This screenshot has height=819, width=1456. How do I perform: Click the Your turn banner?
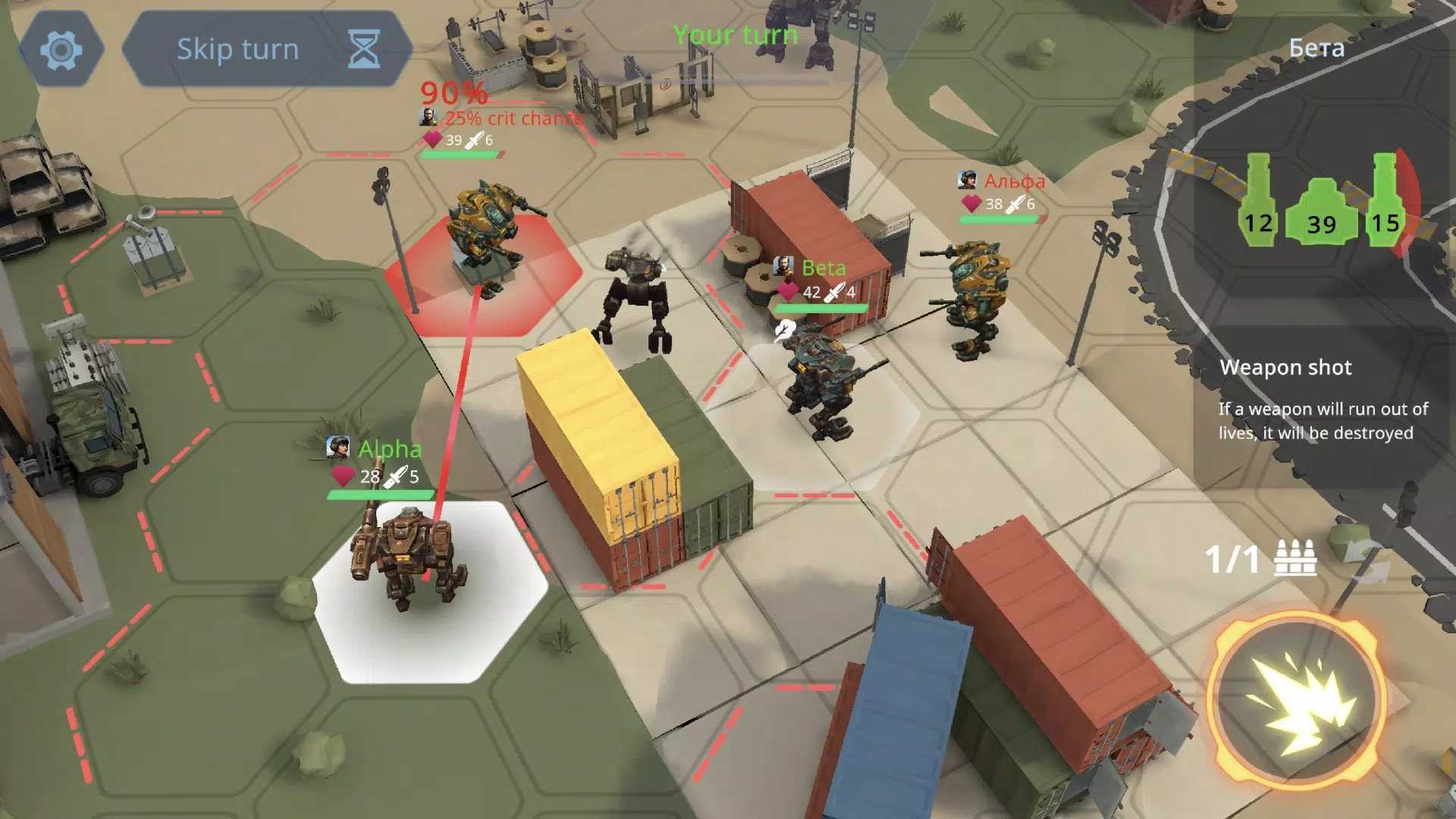click(735, 34)
